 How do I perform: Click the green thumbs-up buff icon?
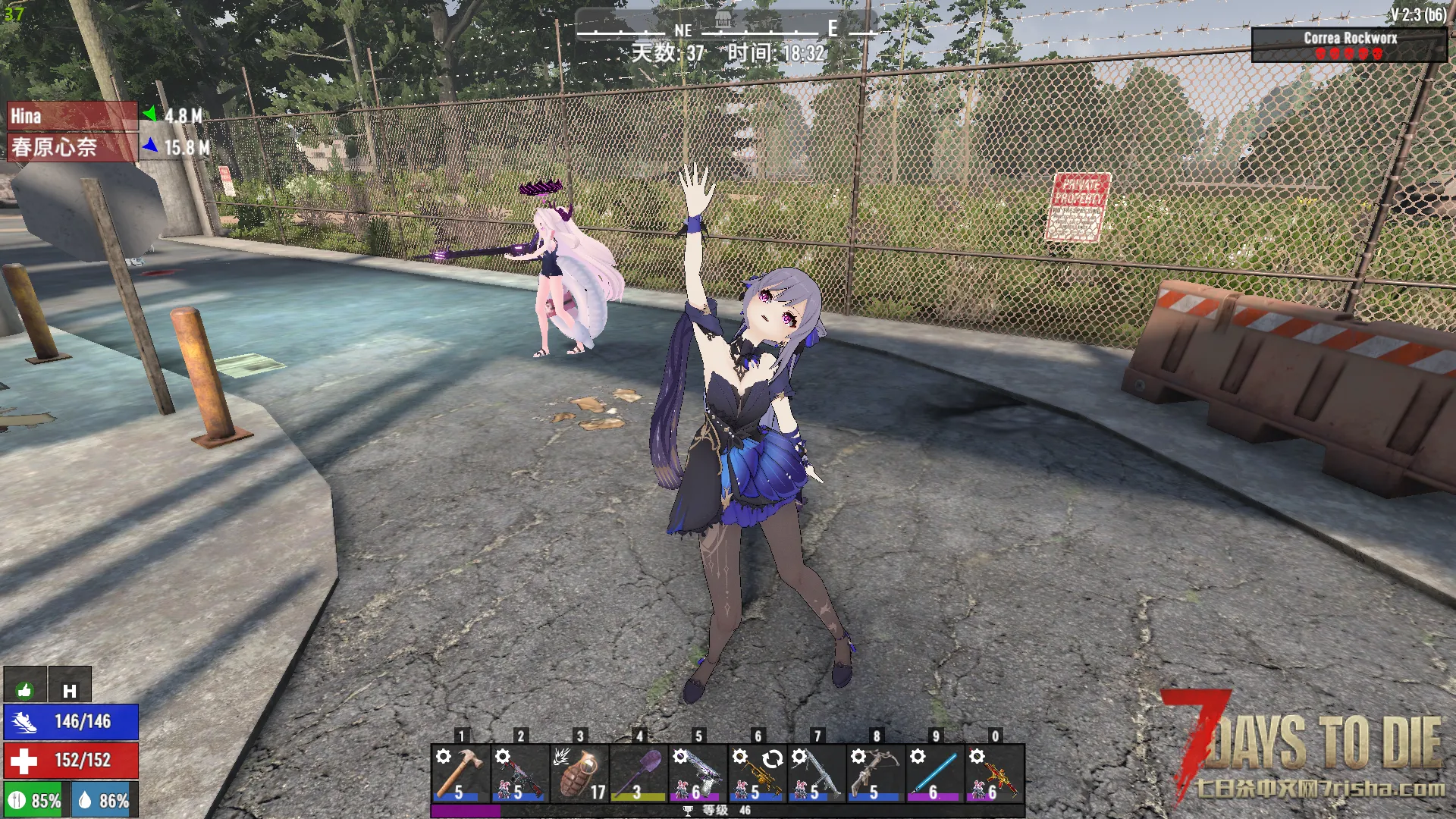25,689
